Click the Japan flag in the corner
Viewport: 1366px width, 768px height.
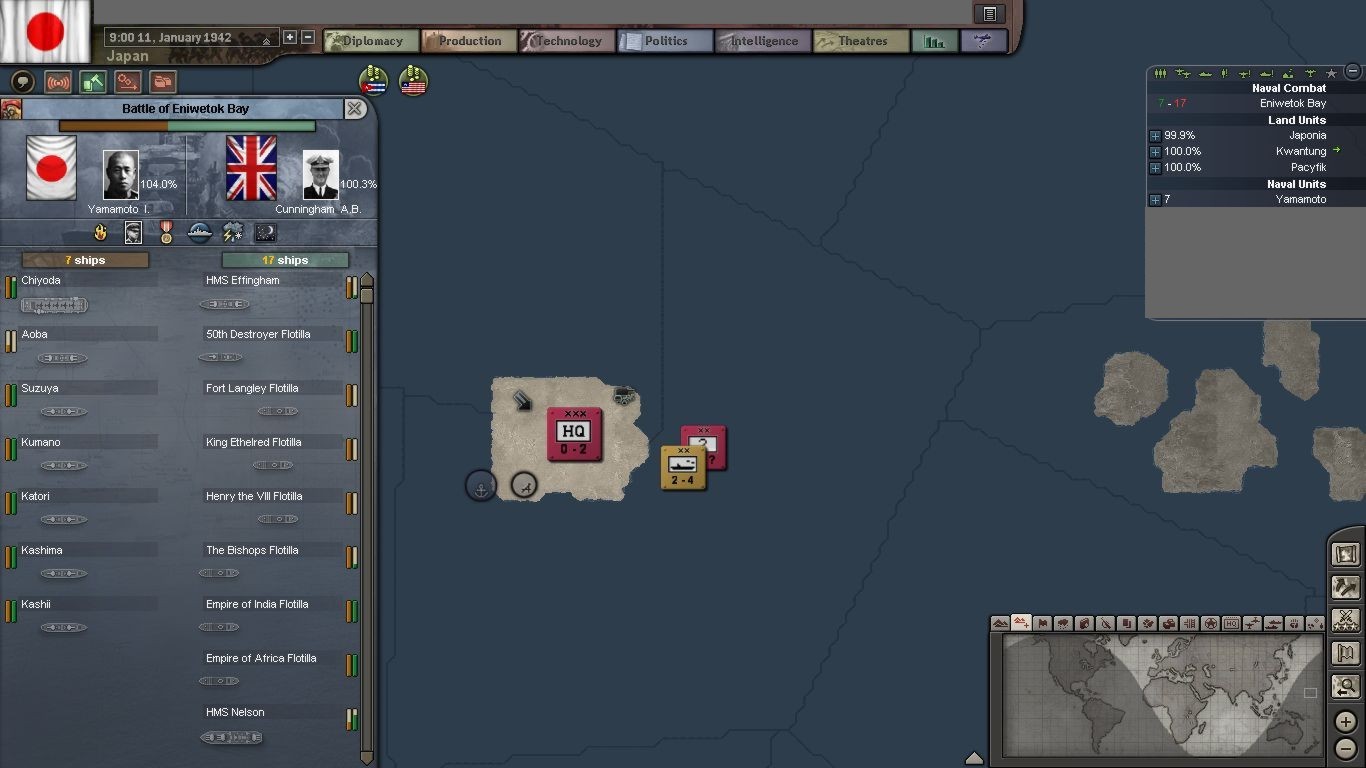tap(45, 30)
